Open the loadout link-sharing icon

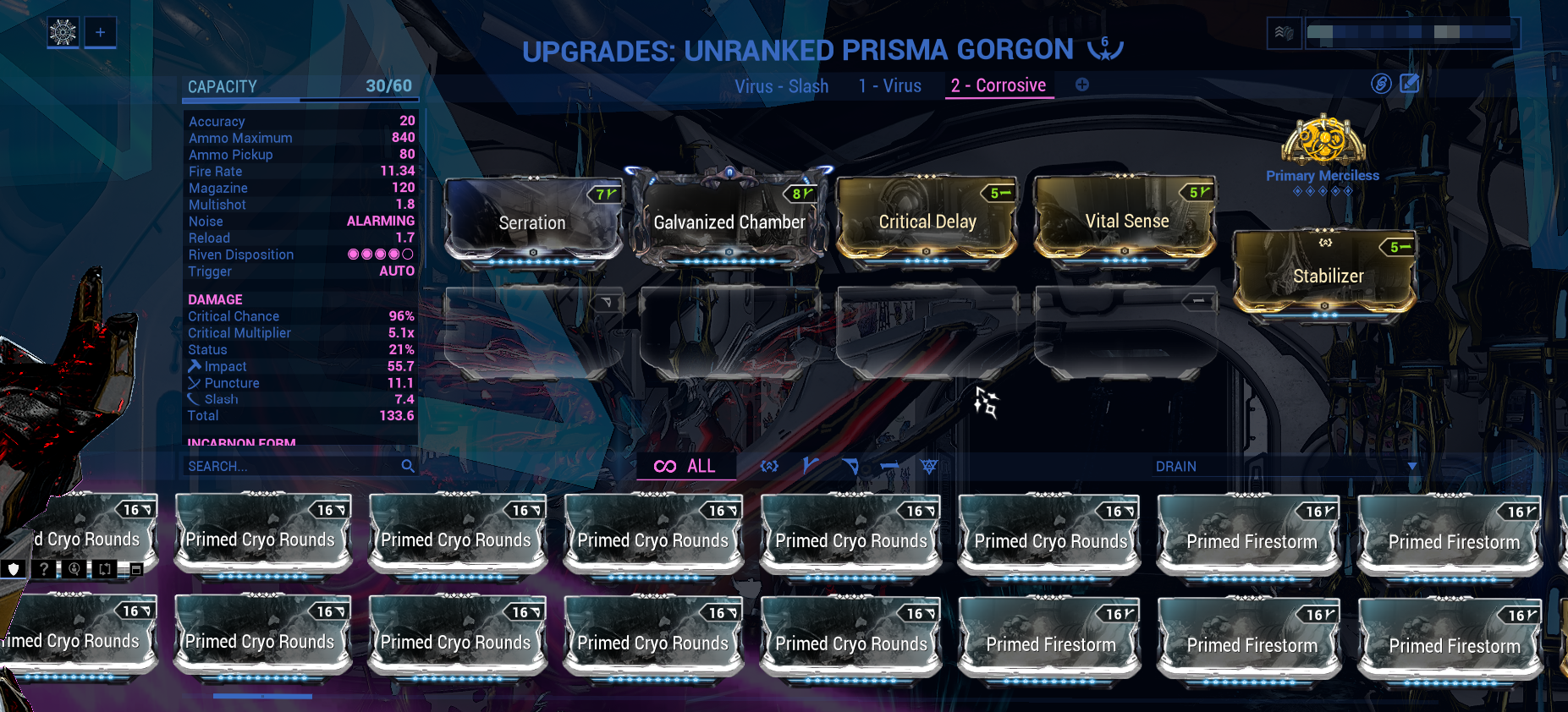1380,85
